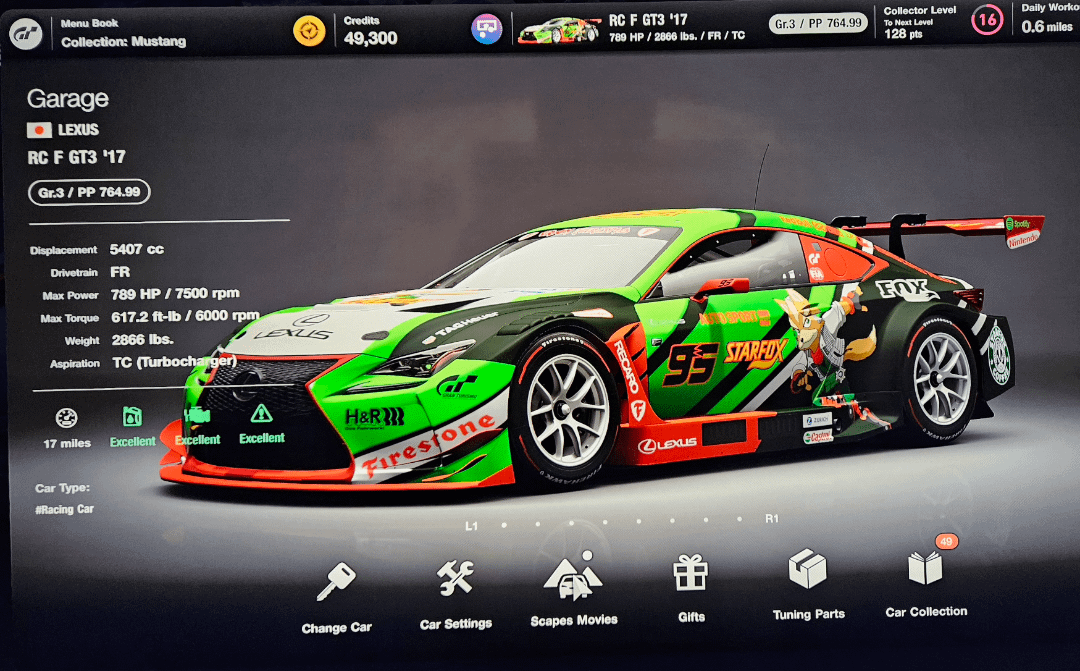The height and width of the screenshot is (671, 1080).
Task: Open Menu Book Collection: Mustang
Action: pos(123,33)
